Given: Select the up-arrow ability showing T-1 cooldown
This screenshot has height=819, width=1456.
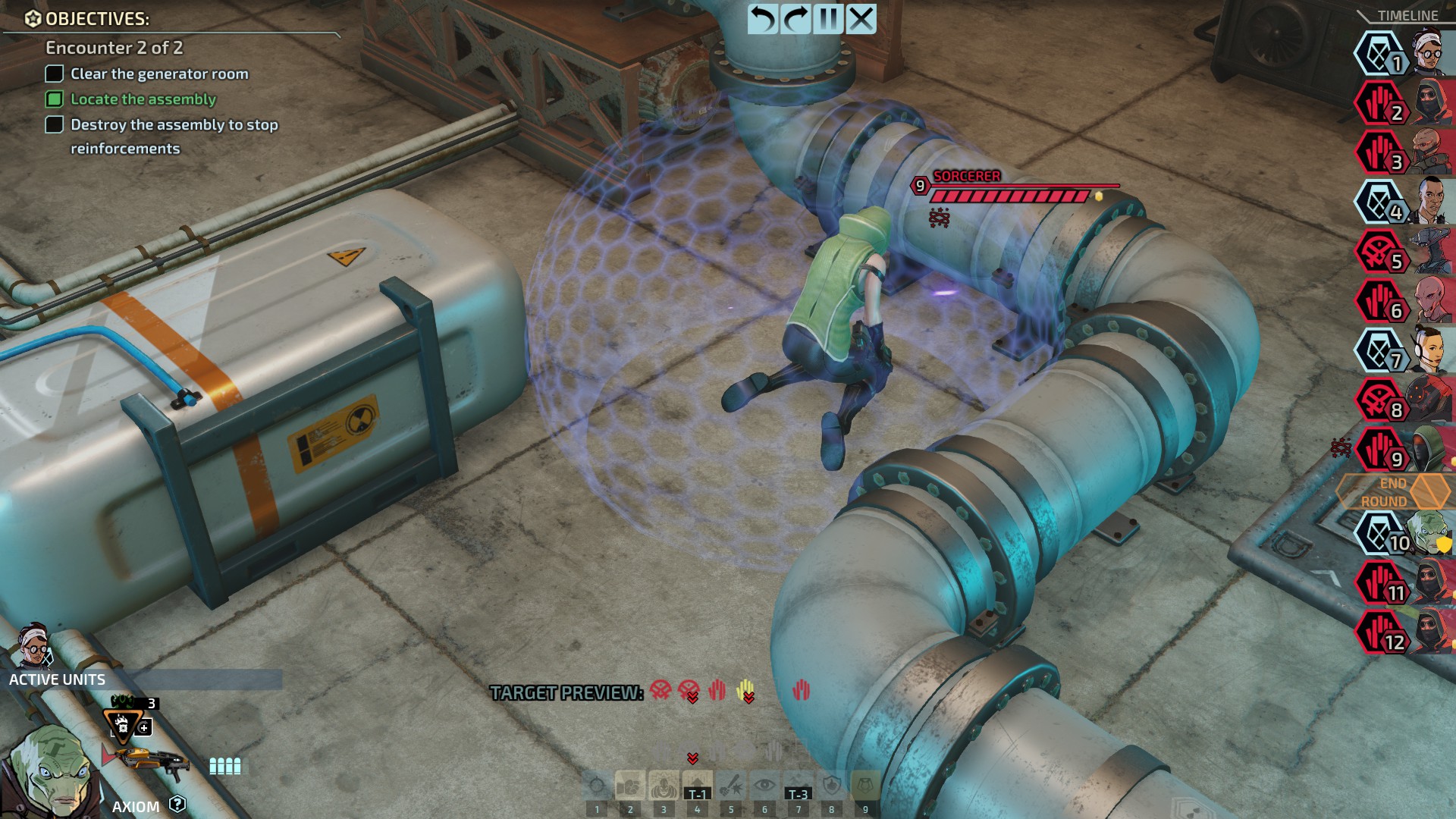Looking at the screenshot, I should click(x=697, y=786).
